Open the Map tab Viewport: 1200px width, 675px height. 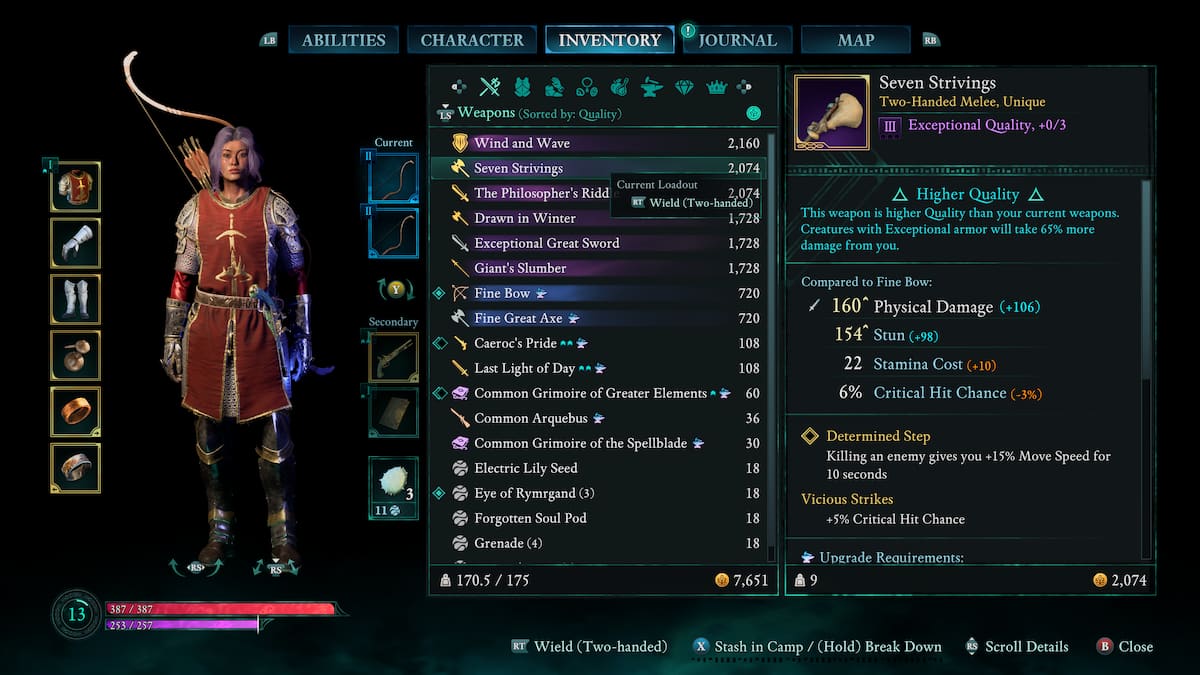pos(855,40)
